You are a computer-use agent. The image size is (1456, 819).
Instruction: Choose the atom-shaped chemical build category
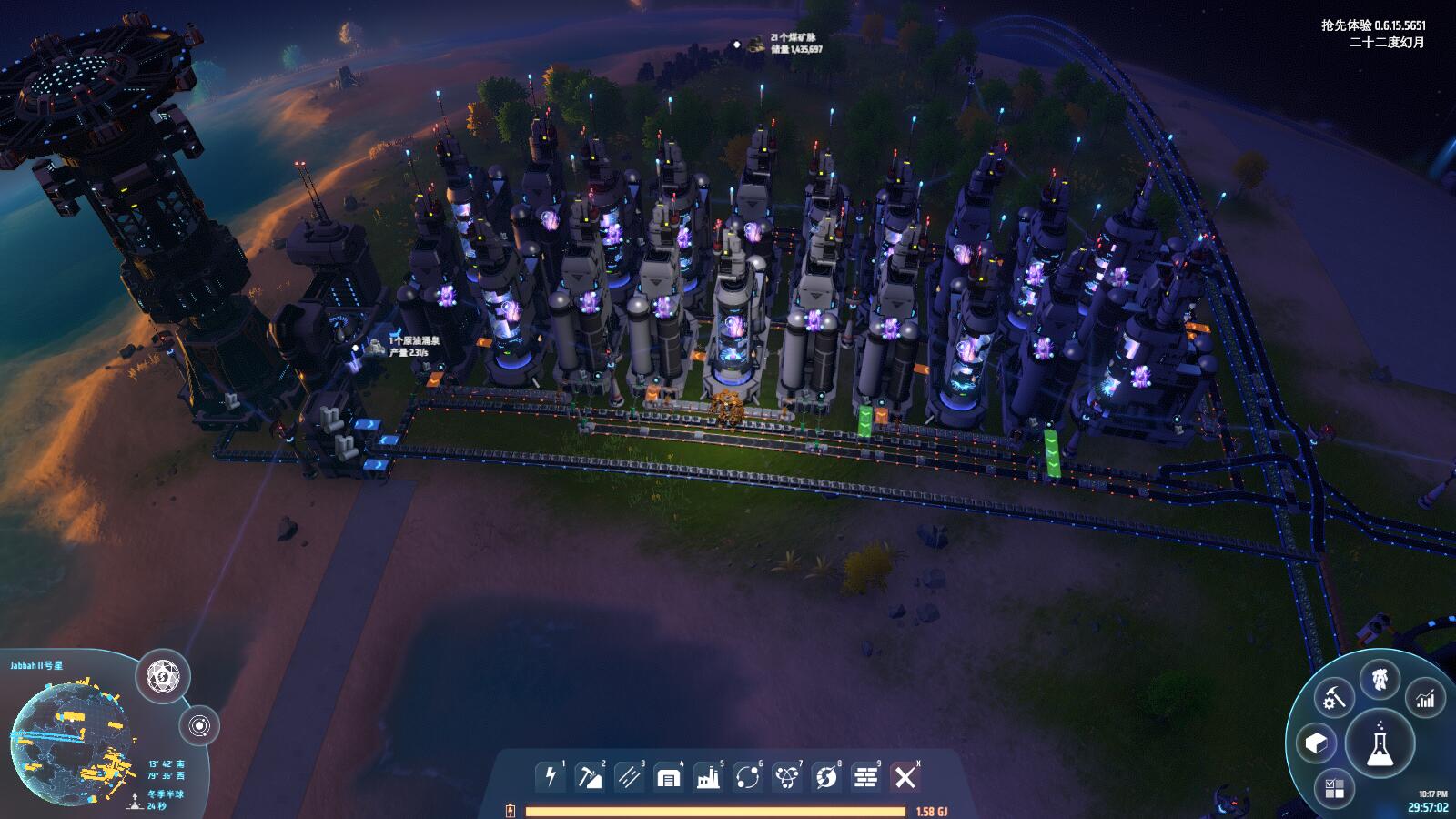tap(787, 777)
